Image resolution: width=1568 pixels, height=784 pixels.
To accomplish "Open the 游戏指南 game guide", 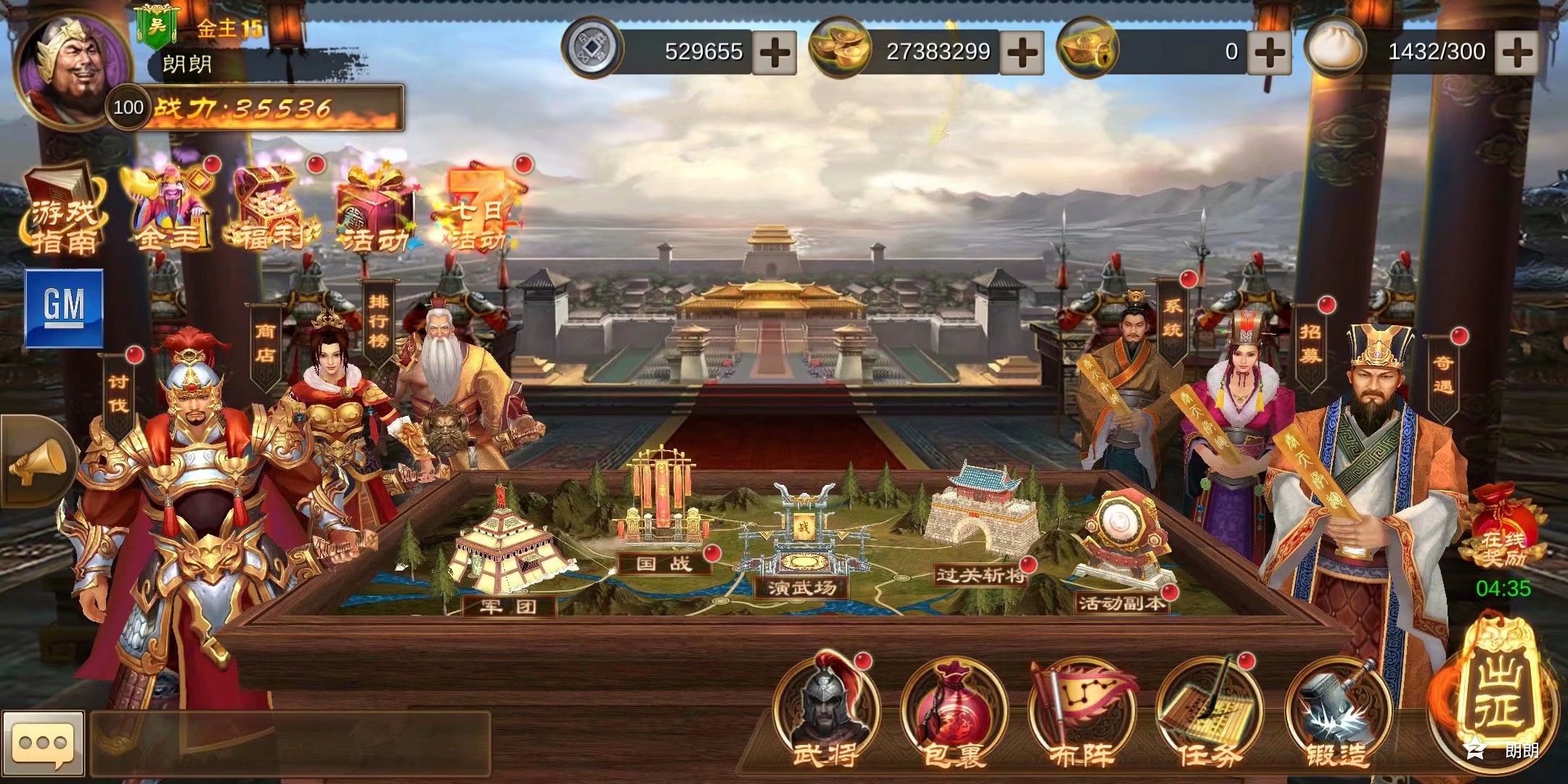I will click(x=63, y=212).
